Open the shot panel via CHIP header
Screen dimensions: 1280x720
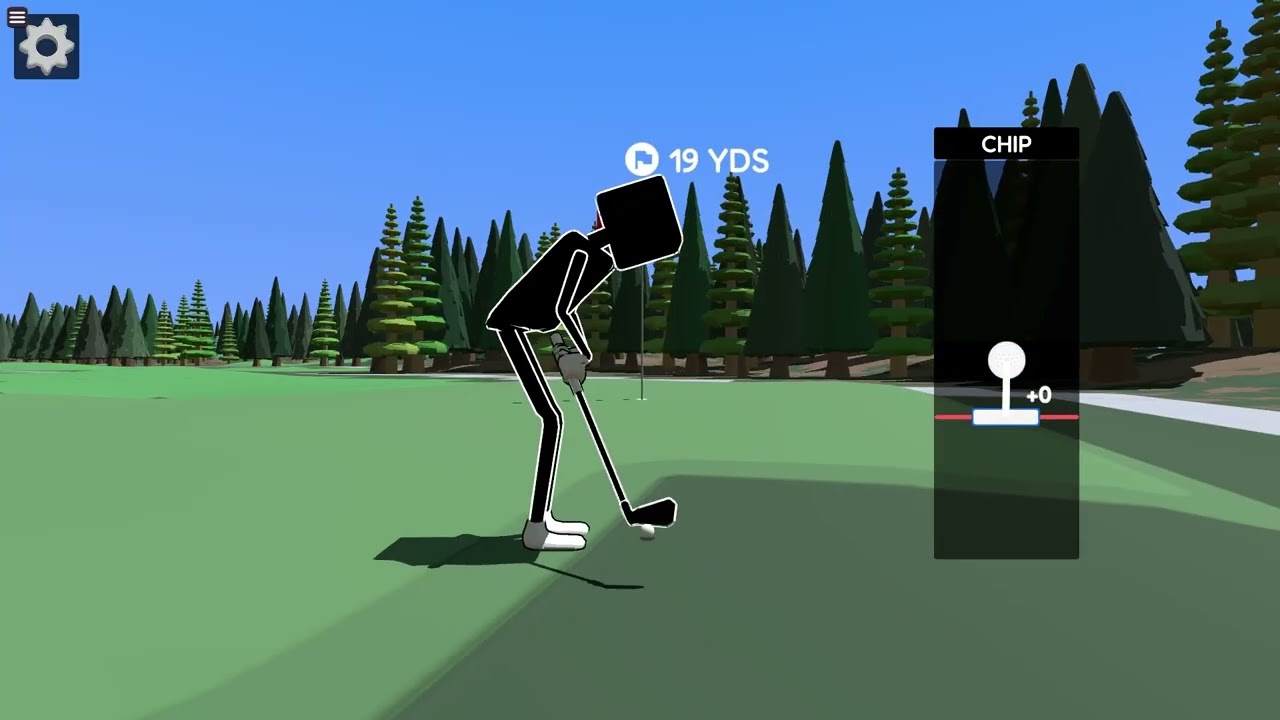1006,144
